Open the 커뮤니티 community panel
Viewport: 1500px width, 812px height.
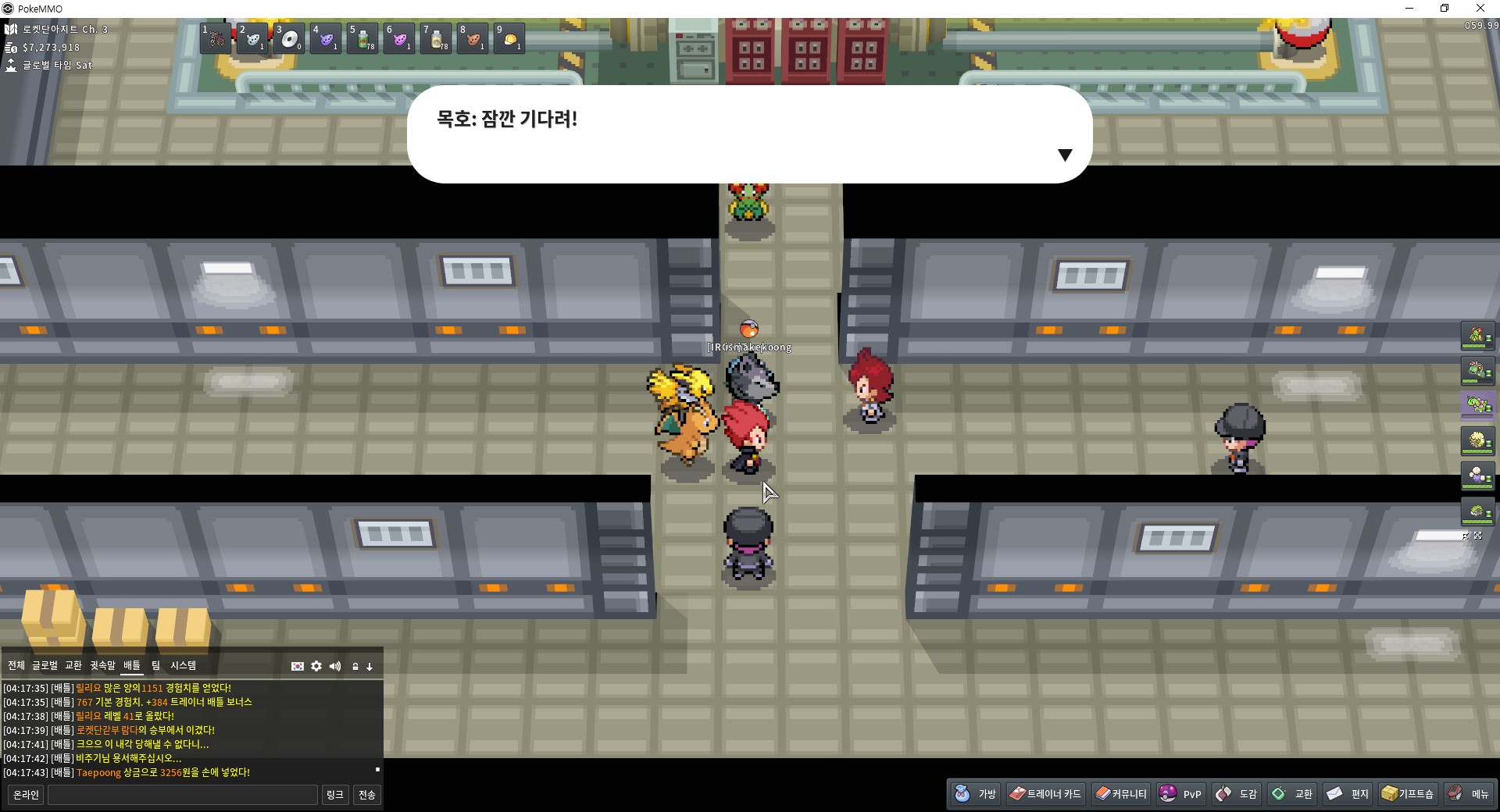click(1120, 793)
